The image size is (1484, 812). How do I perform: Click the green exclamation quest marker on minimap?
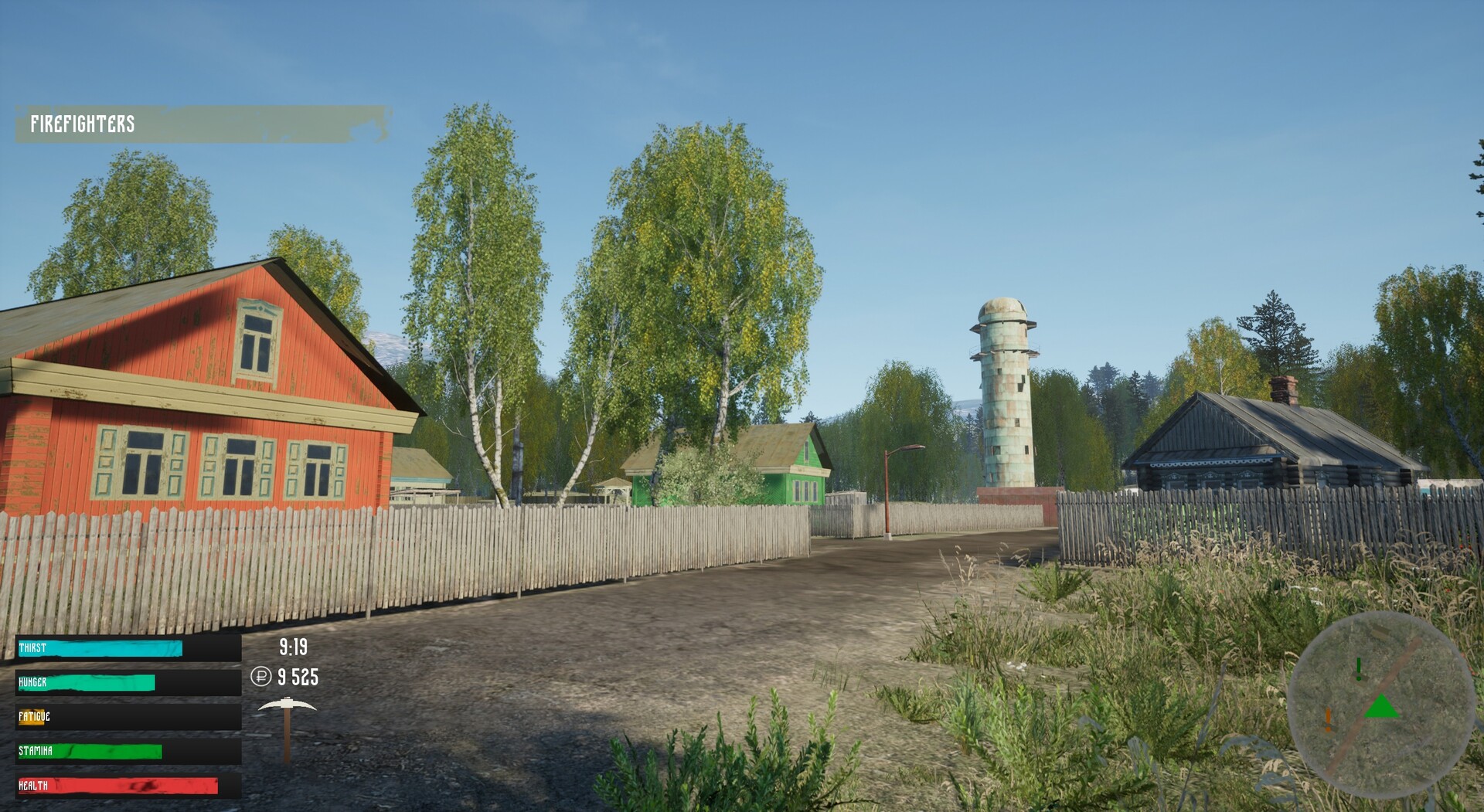[1358, 669]
